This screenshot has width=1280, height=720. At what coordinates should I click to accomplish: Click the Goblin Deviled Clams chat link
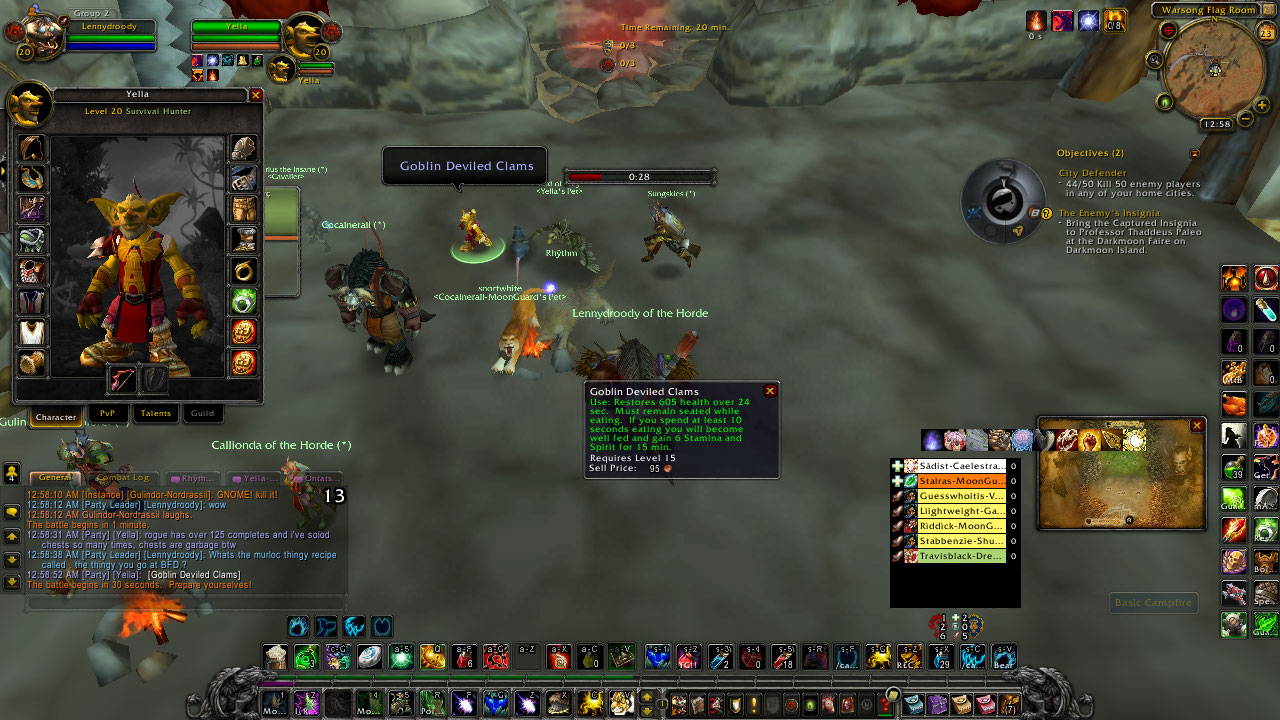[194, 575]
